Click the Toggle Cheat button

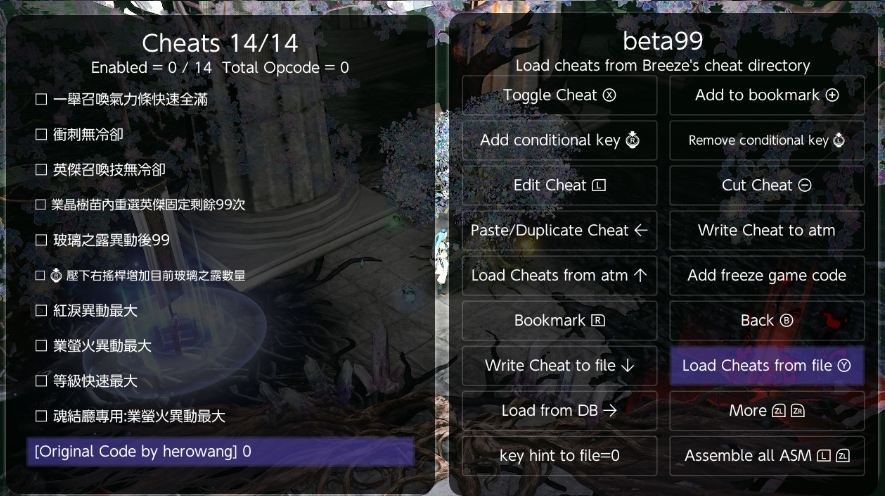click(559, 95)
